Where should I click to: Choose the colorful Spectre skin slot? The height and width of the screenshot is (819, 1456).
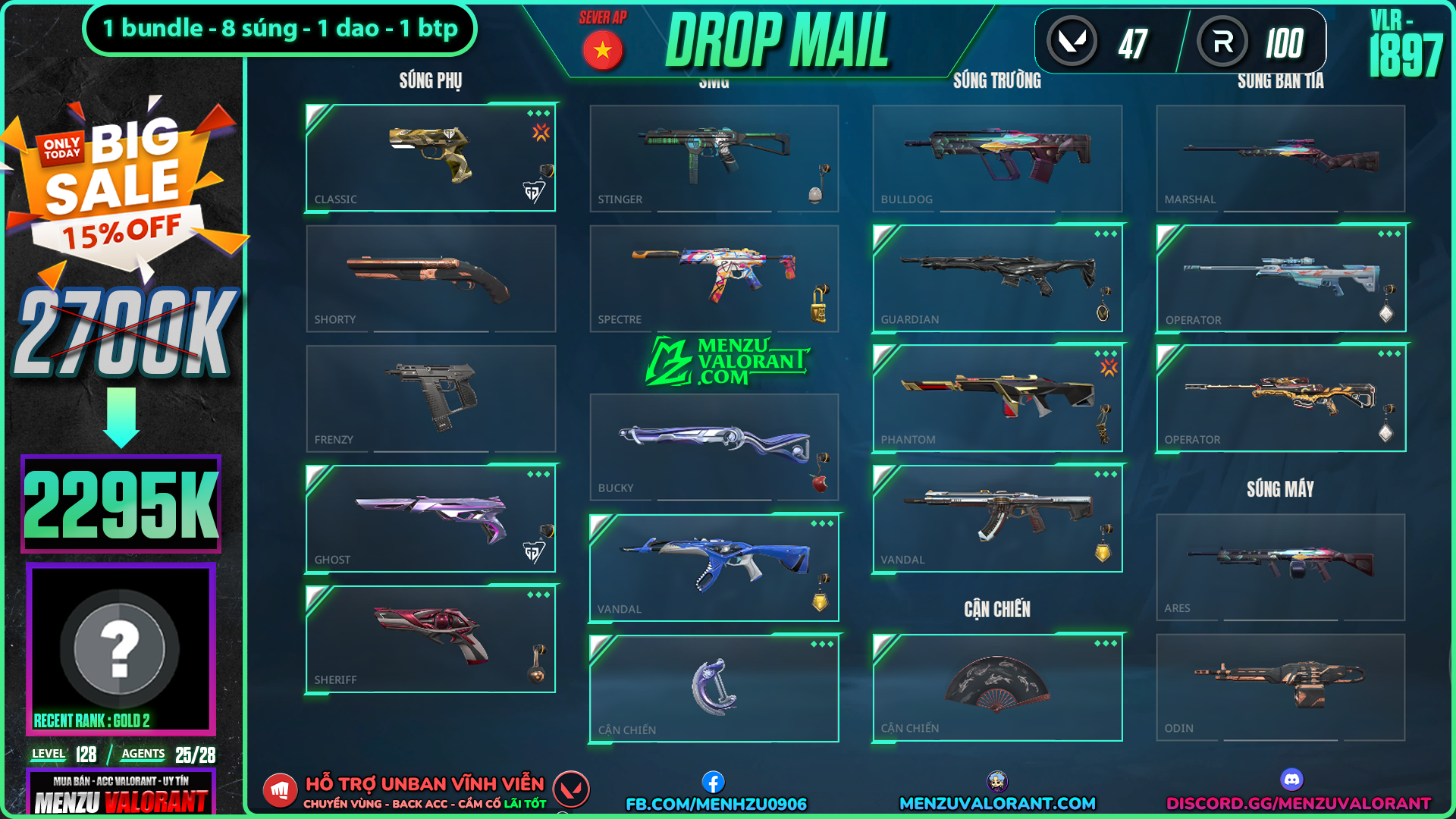[714, 278]
